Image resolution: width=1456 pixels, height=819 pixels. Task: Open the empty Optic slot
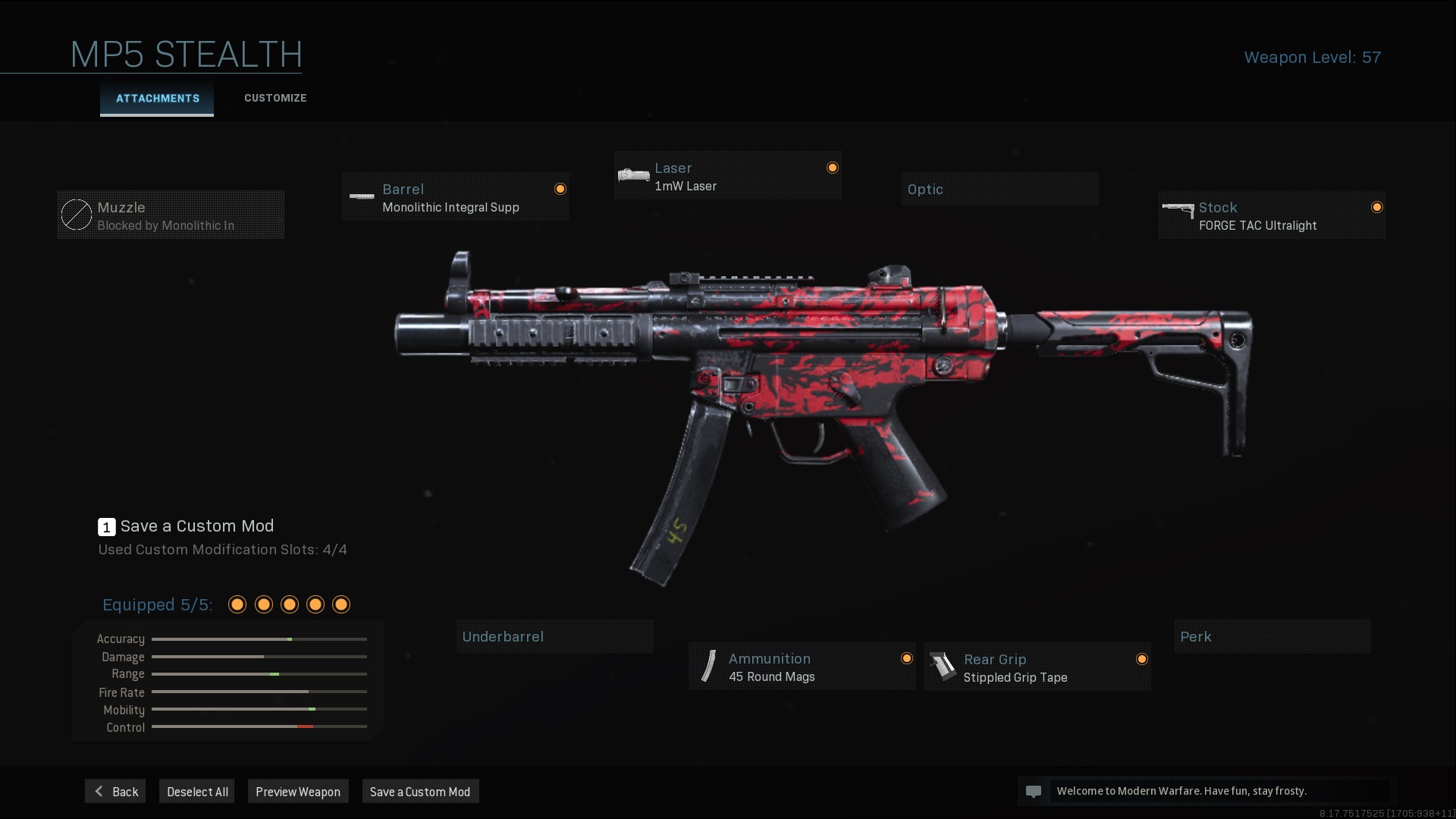(999, 189)
